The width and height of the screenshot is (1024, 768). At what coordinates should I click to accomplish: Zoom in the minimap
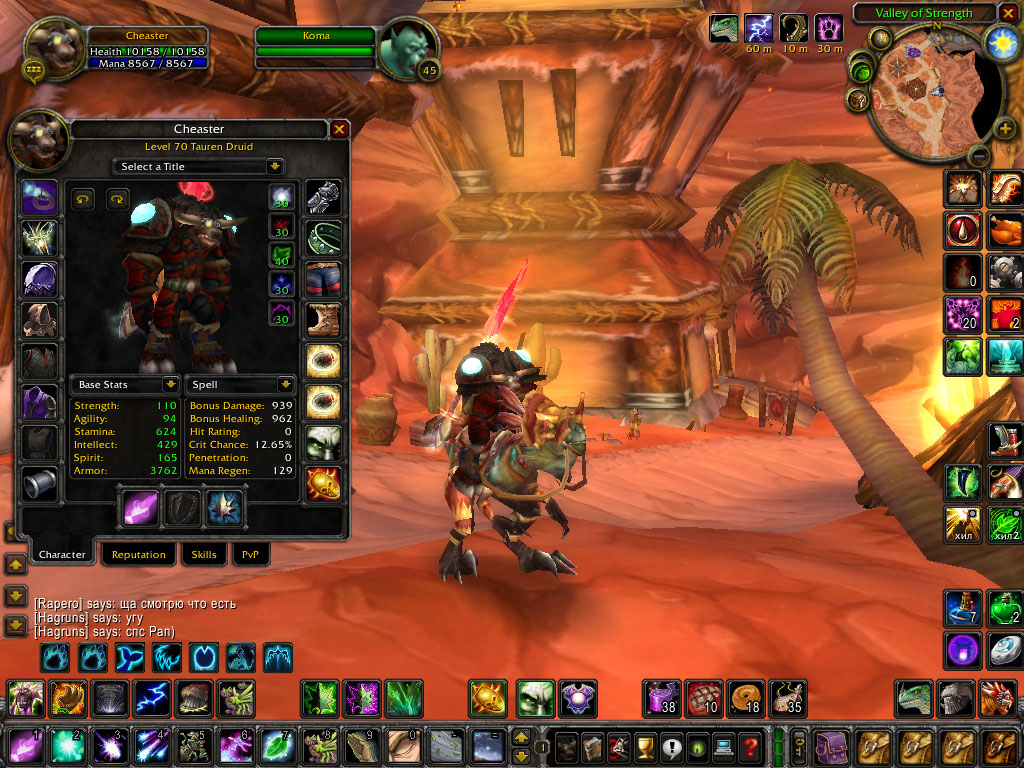tap(1004, 128)
